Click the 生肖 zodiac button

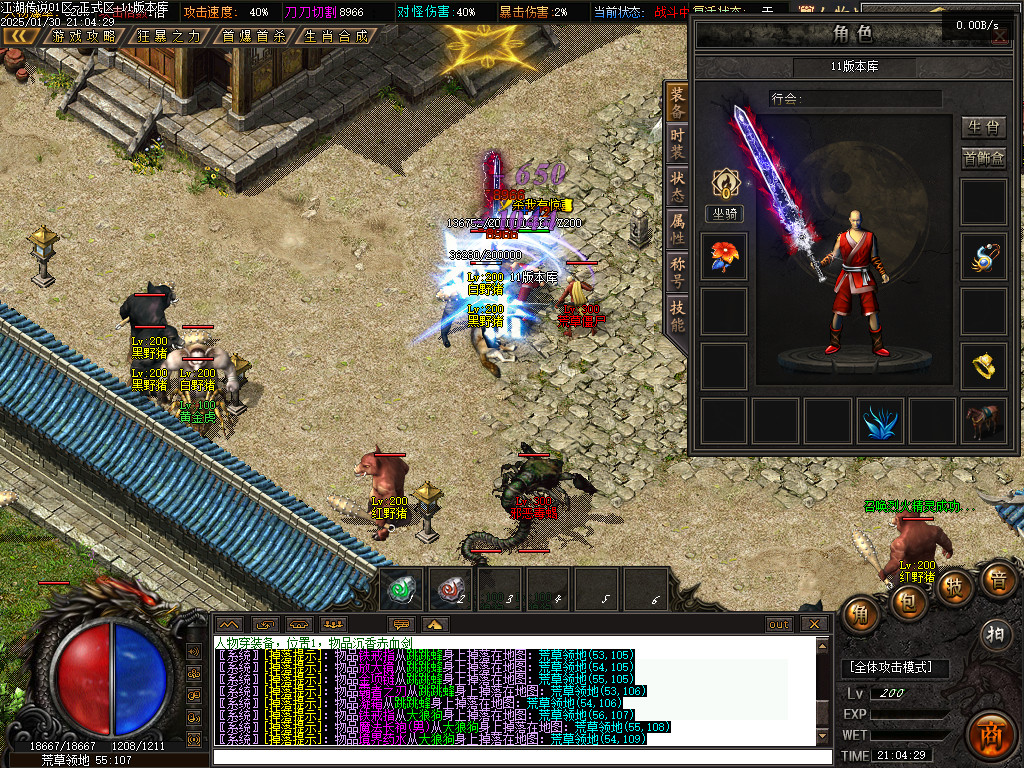(x=983, y=127)
